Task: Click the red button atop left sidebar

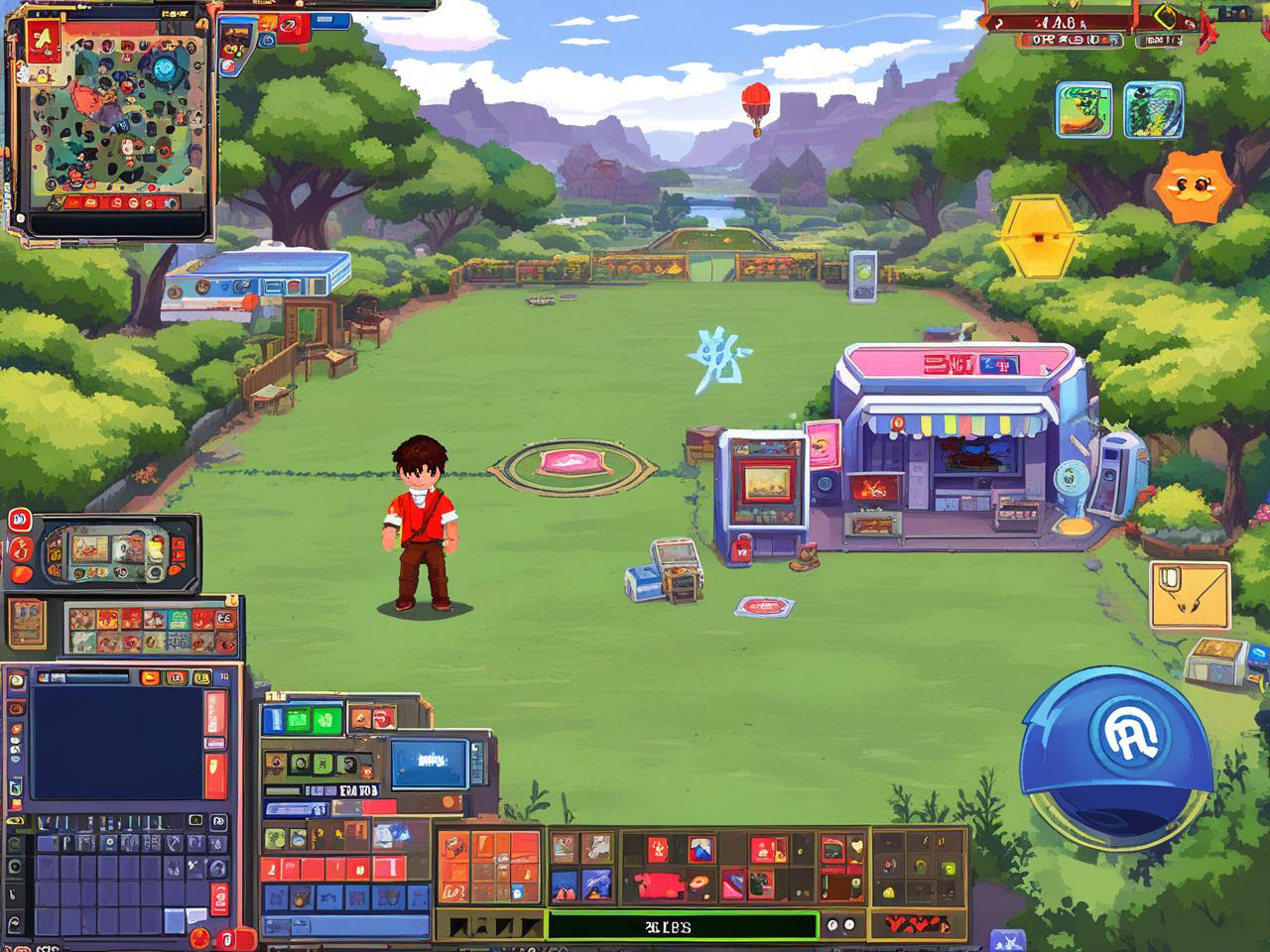Action: pyautogui.click(x=20, y=521)
